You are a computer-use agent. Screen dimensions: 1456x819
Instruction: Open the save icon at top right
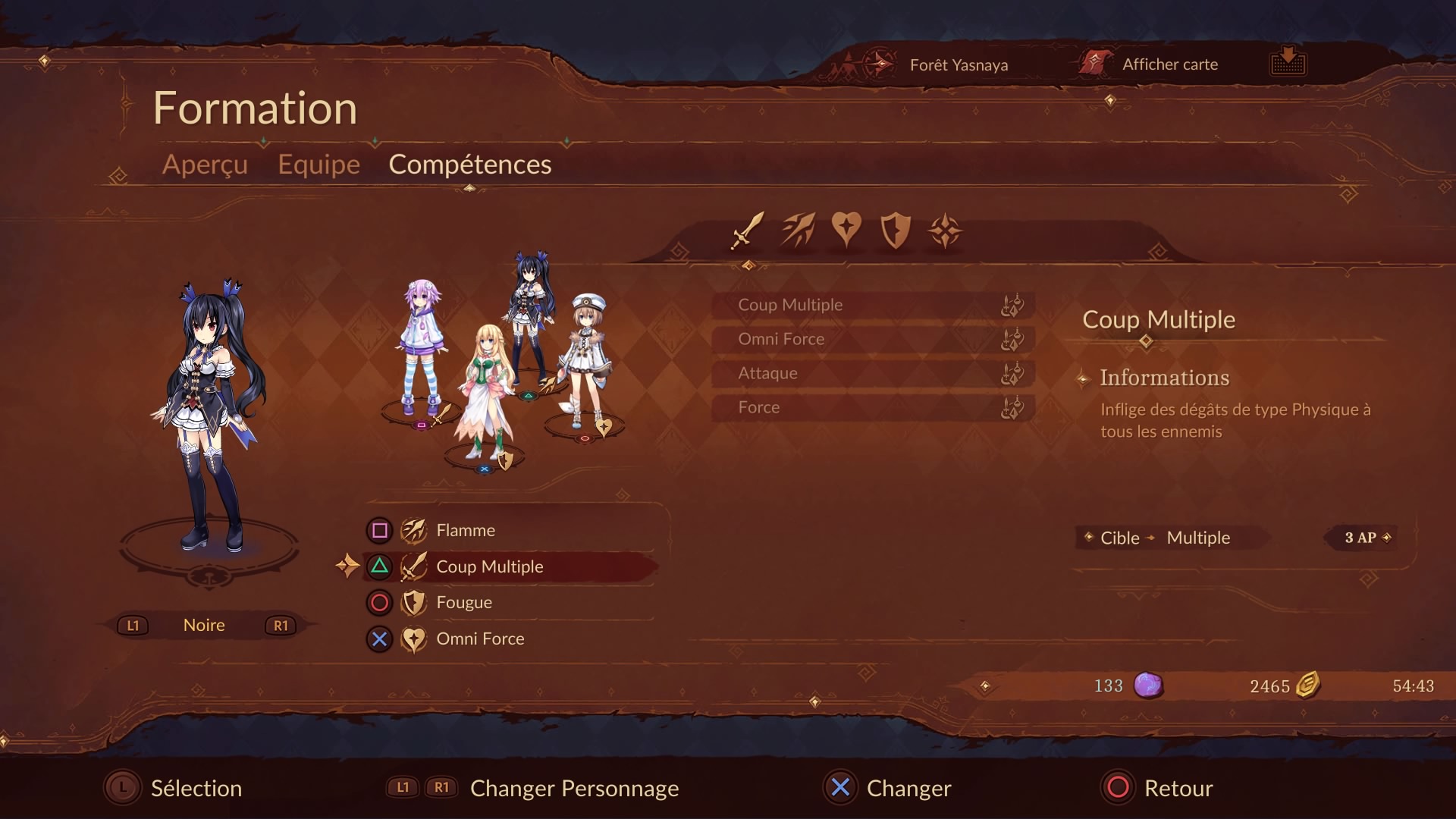[1288, 61]
